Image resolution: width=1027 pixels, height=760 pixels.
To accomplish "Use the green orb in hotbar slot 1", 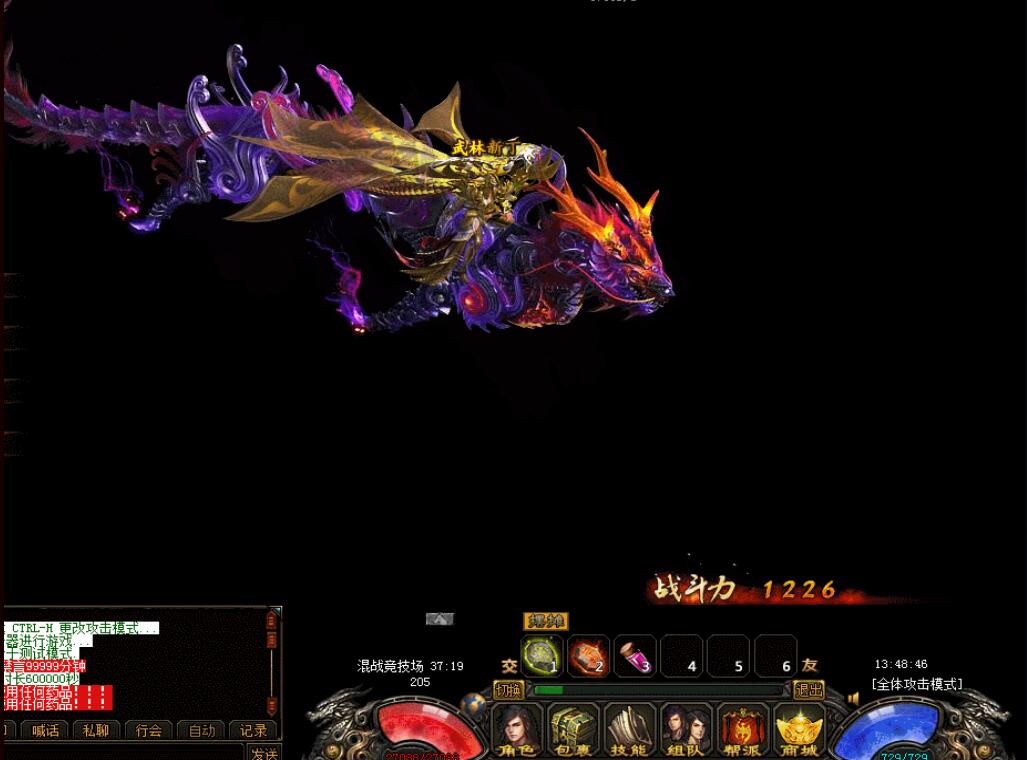I will pos(542,656).
